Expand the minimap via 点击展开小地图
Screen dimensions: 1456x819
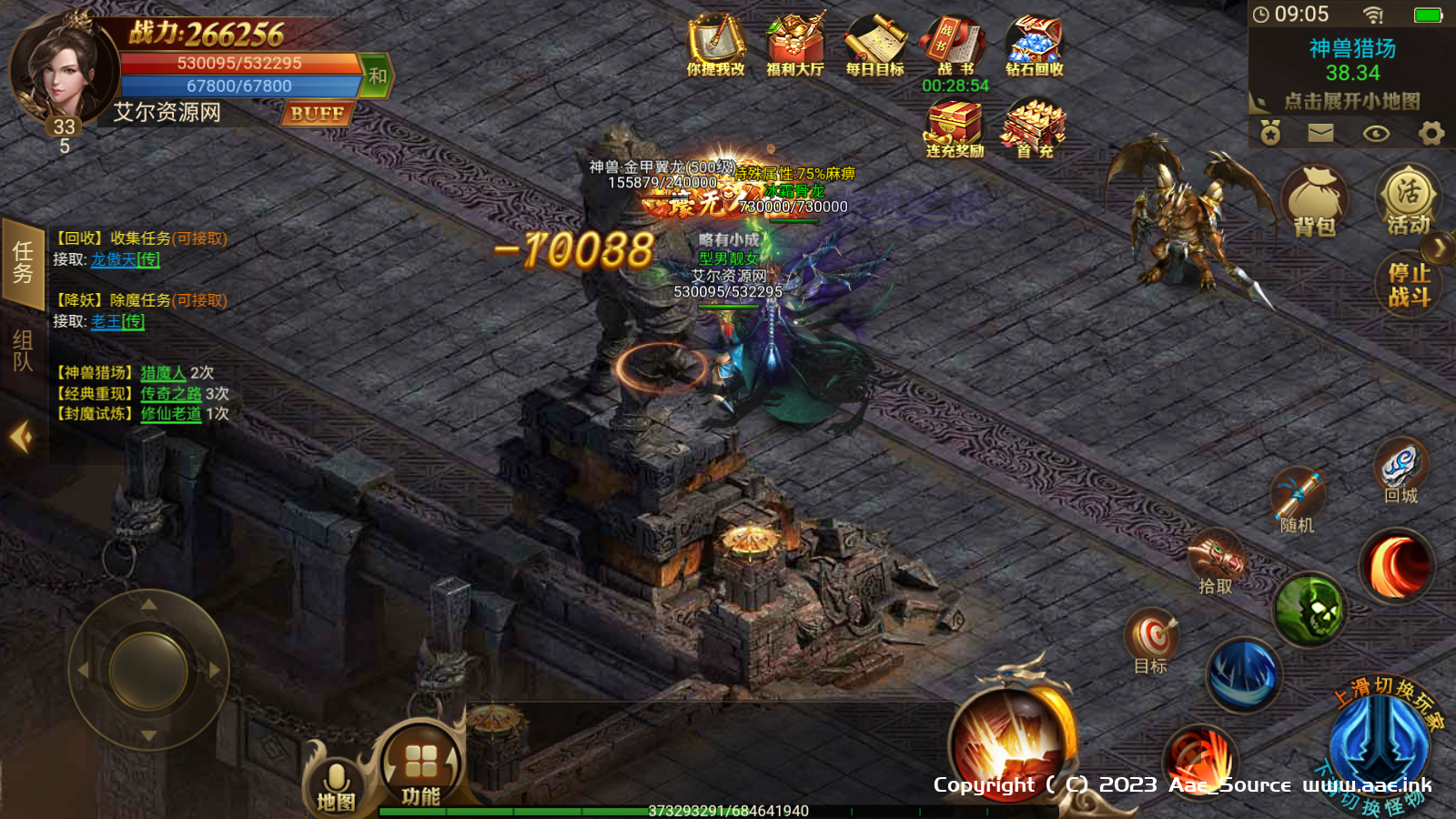[1351, 101]
